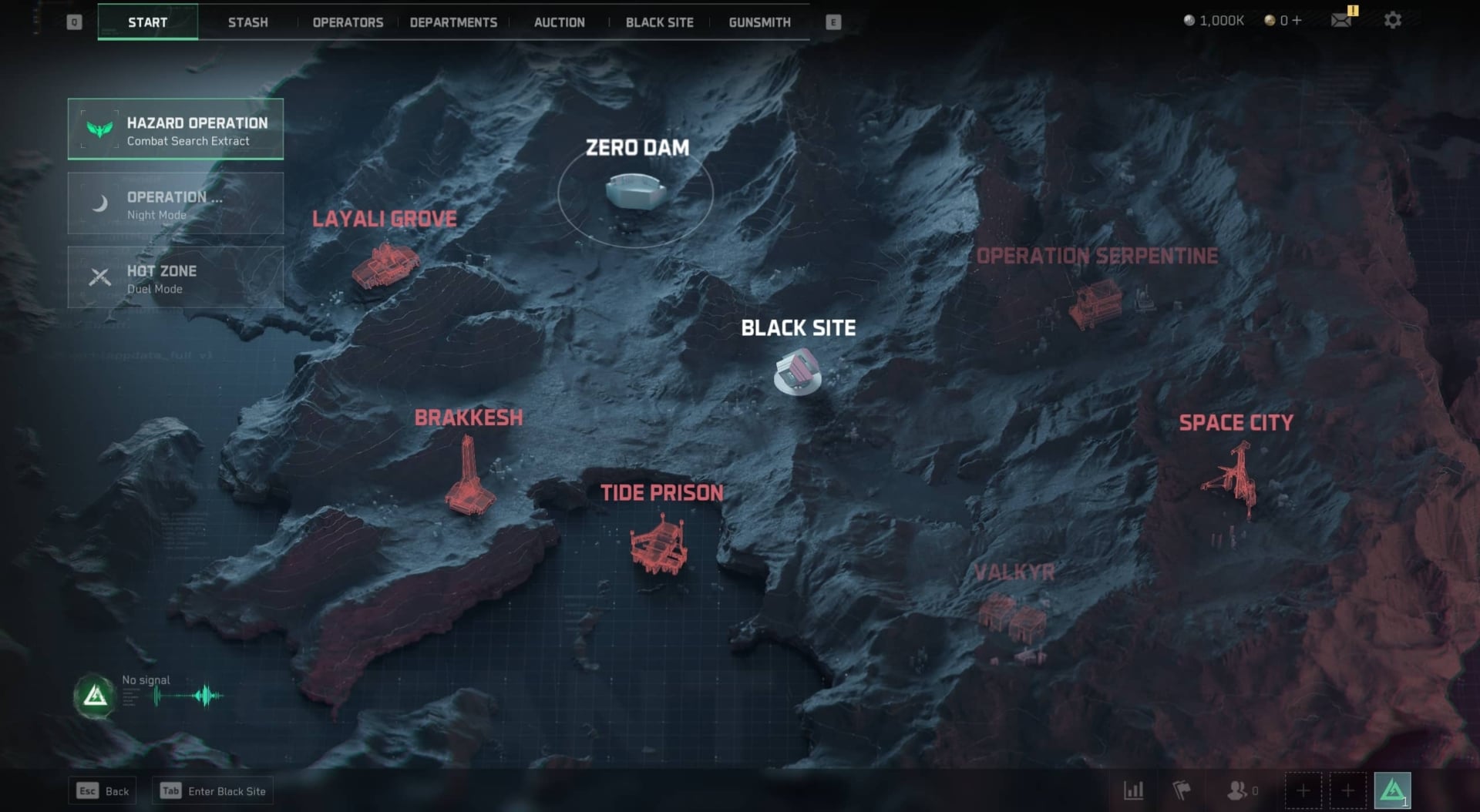Choose Hazard Operation mode
This screenshot has height=812, width=1480.
(x=176, y=129)
